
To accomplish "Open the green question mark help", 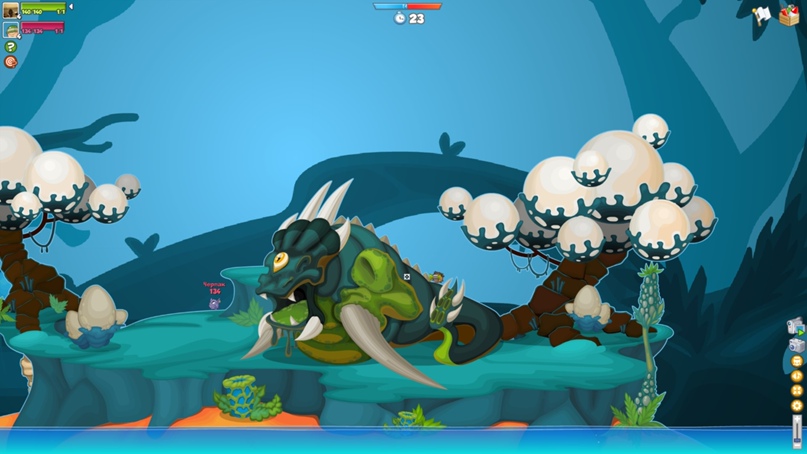I will pyautogui.click(x=11, y=47).
